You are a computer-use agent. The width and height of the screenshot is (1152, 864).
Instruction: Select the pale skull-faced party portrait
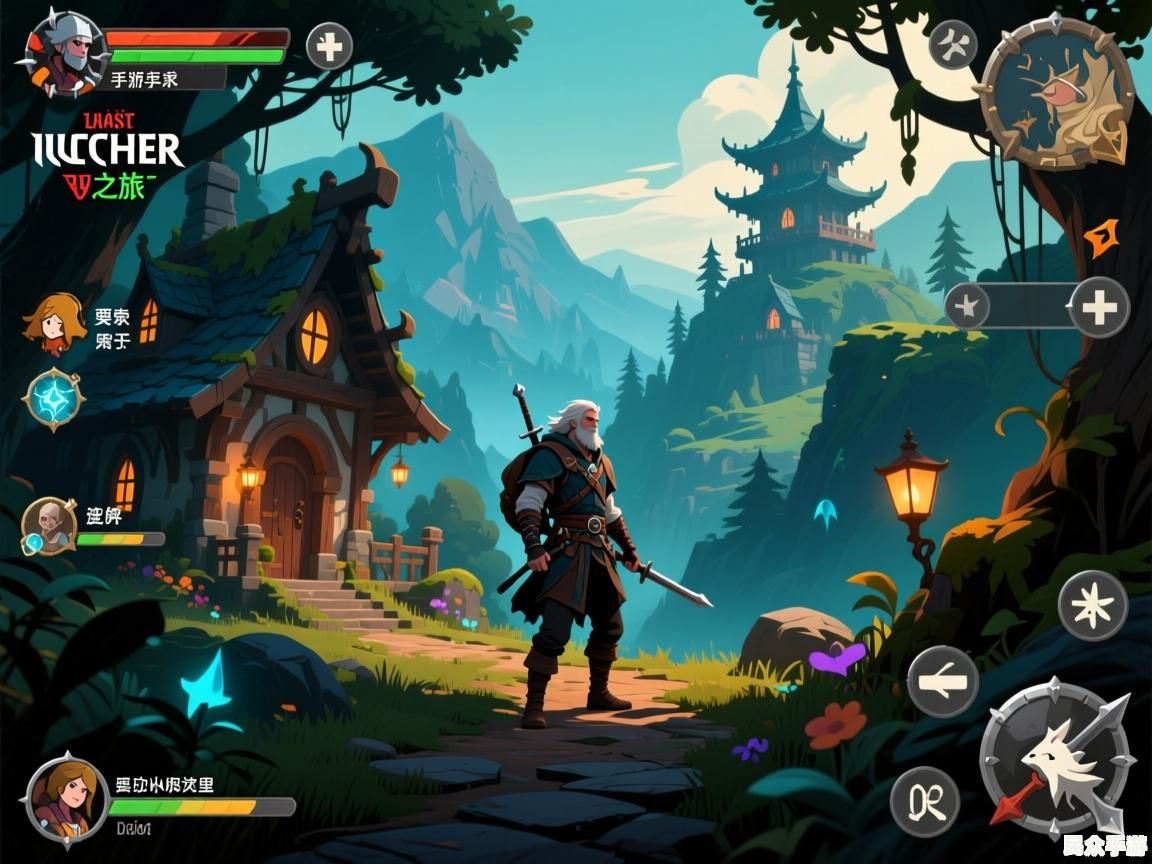pos(48,525)
